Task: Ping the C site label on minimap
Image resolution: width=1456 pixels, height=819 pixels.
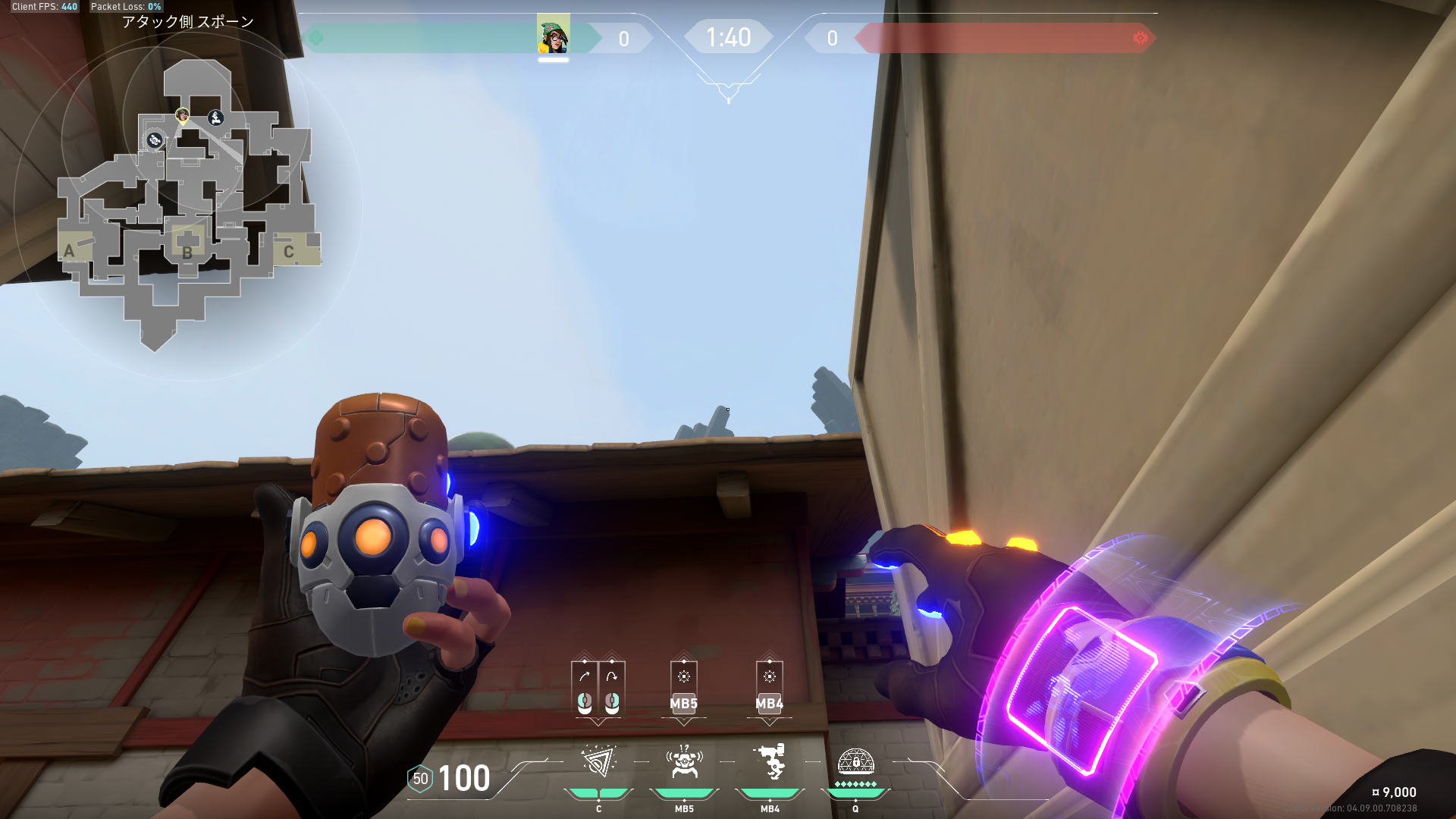Action: (288, 252)
